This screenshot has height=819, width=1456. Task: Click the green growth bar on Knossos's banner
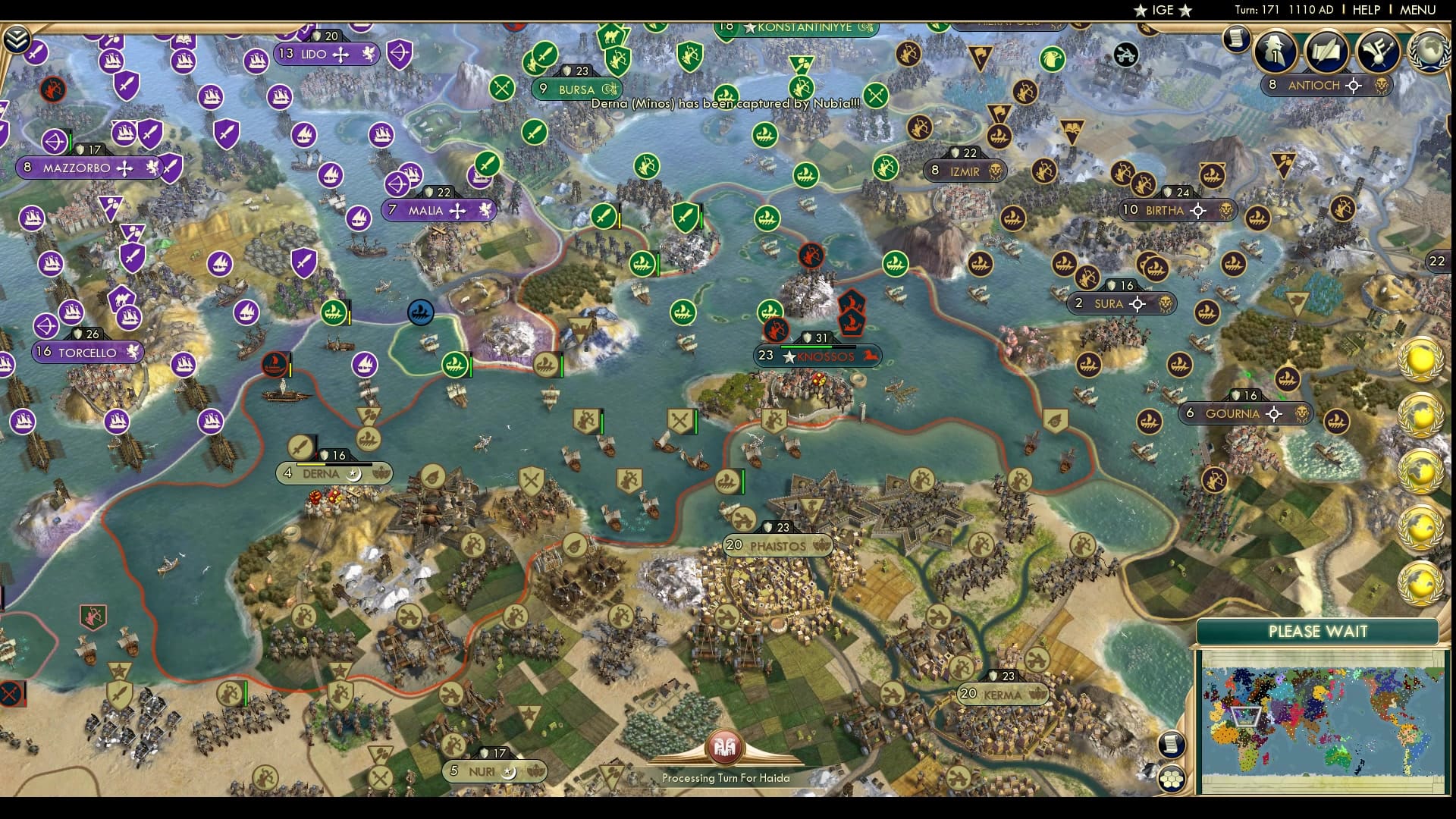click(x=806, y=347)
